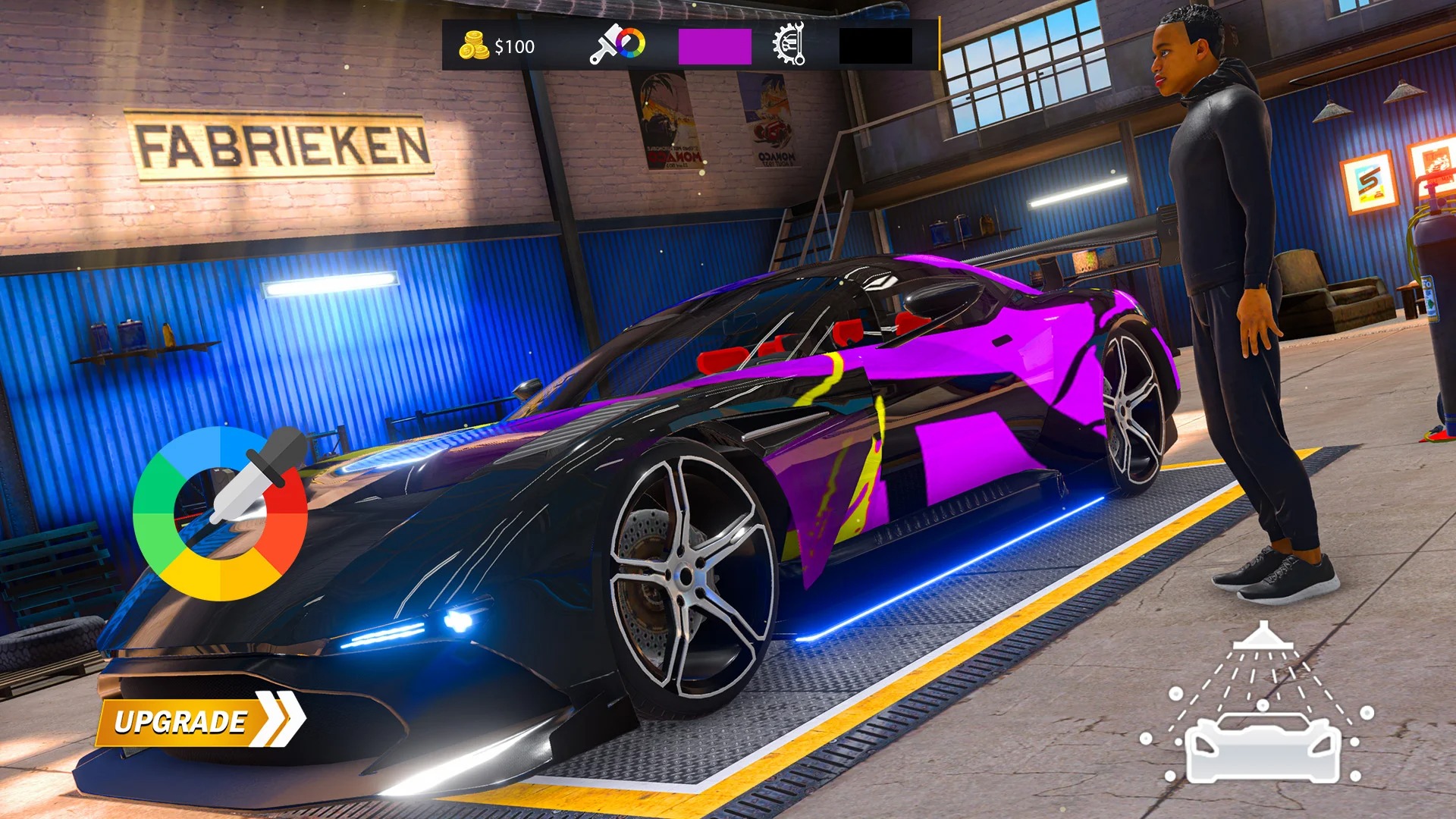Select the purple paint color swatch
The height and width of the screenshot is (819, 1456).
(714, 46)
